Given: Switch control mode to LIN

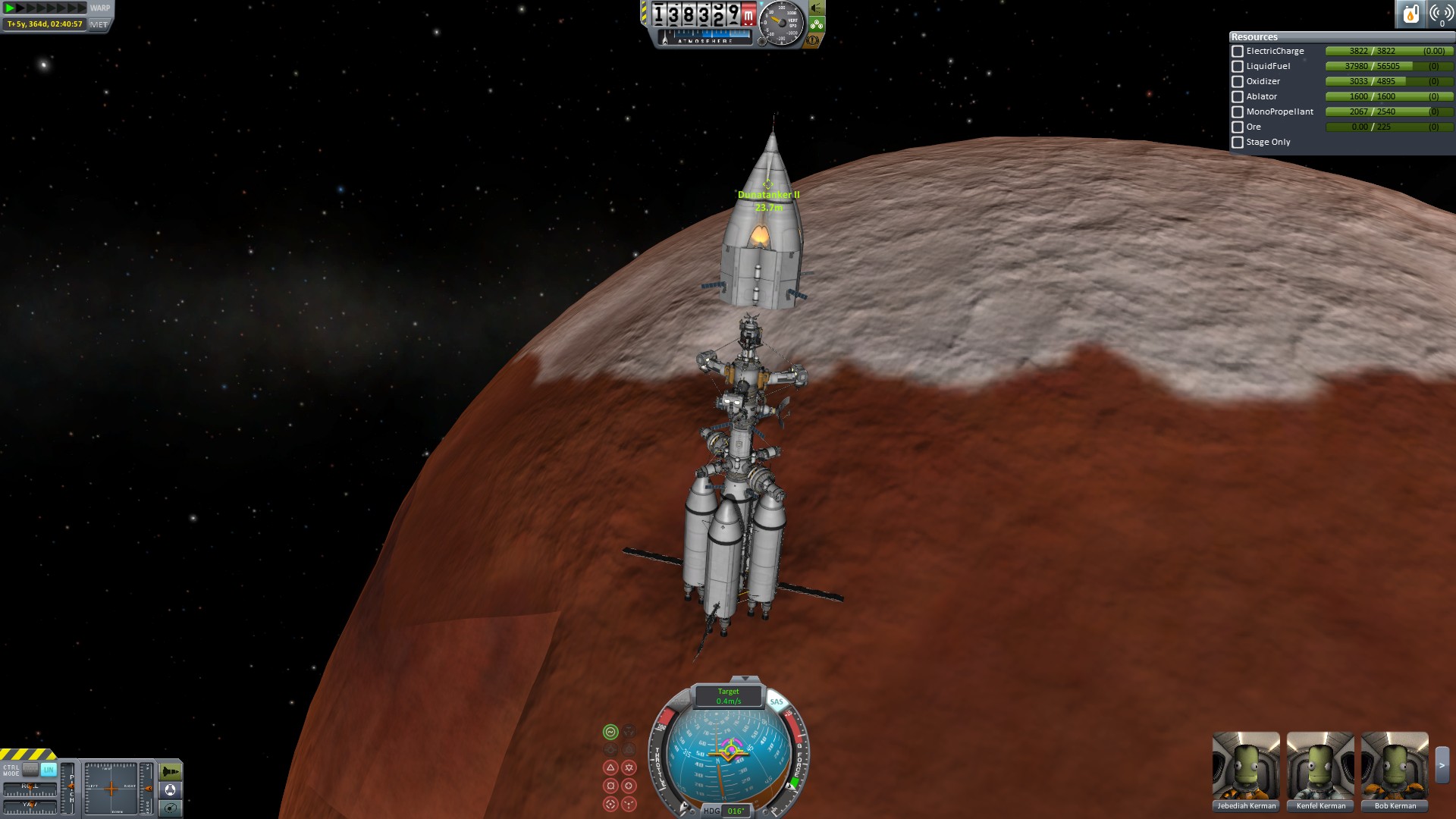Looking at the screenshot, I should point(49,770).
